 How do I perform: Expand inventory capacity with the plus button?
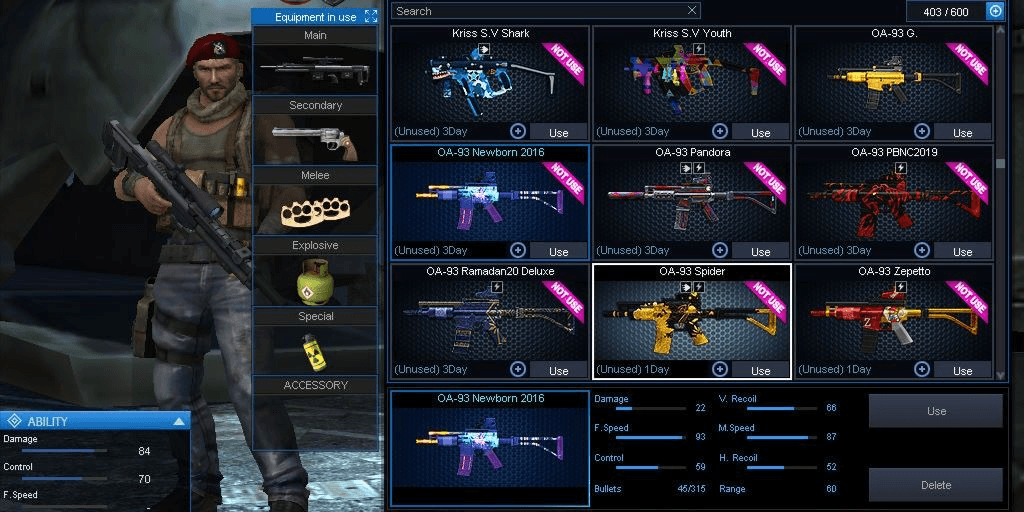pos(995,11)
